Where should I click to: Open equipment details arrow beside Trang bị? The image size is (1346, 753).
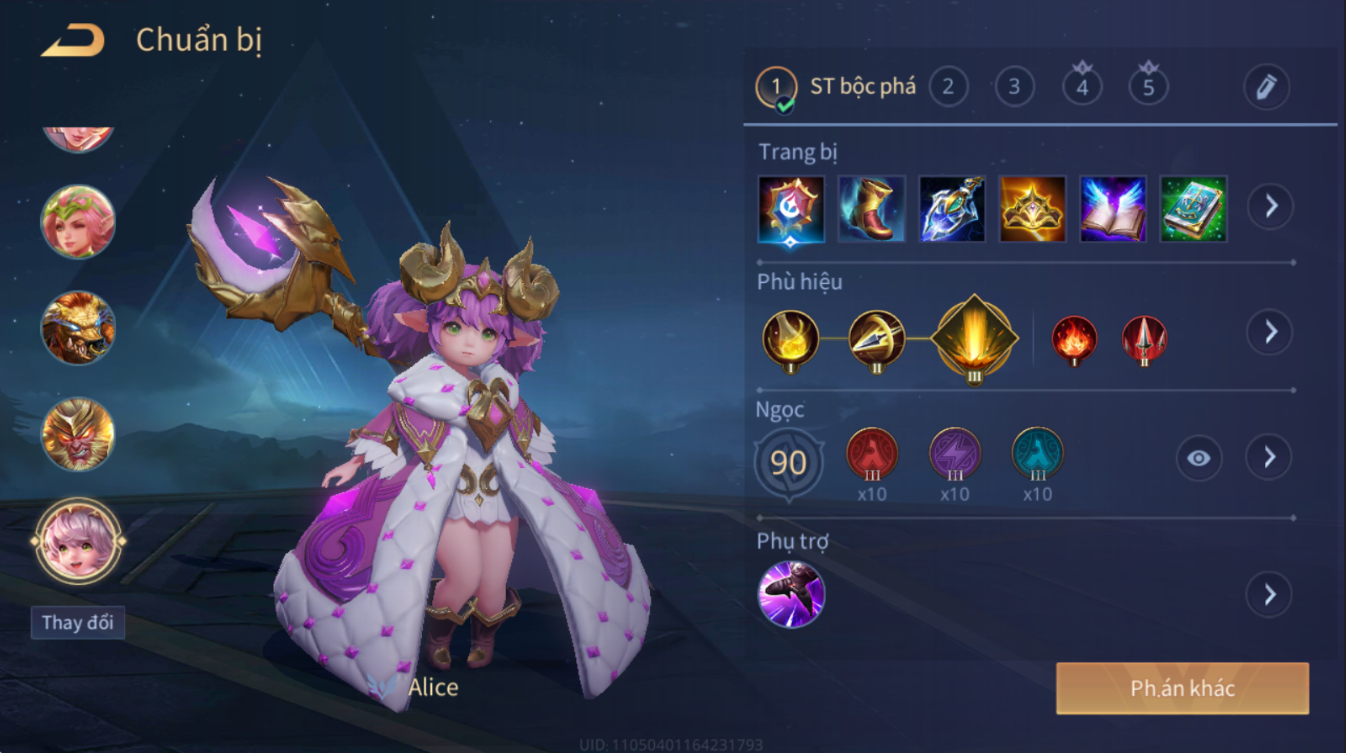pyautogui.click(x=1270, y=207)
